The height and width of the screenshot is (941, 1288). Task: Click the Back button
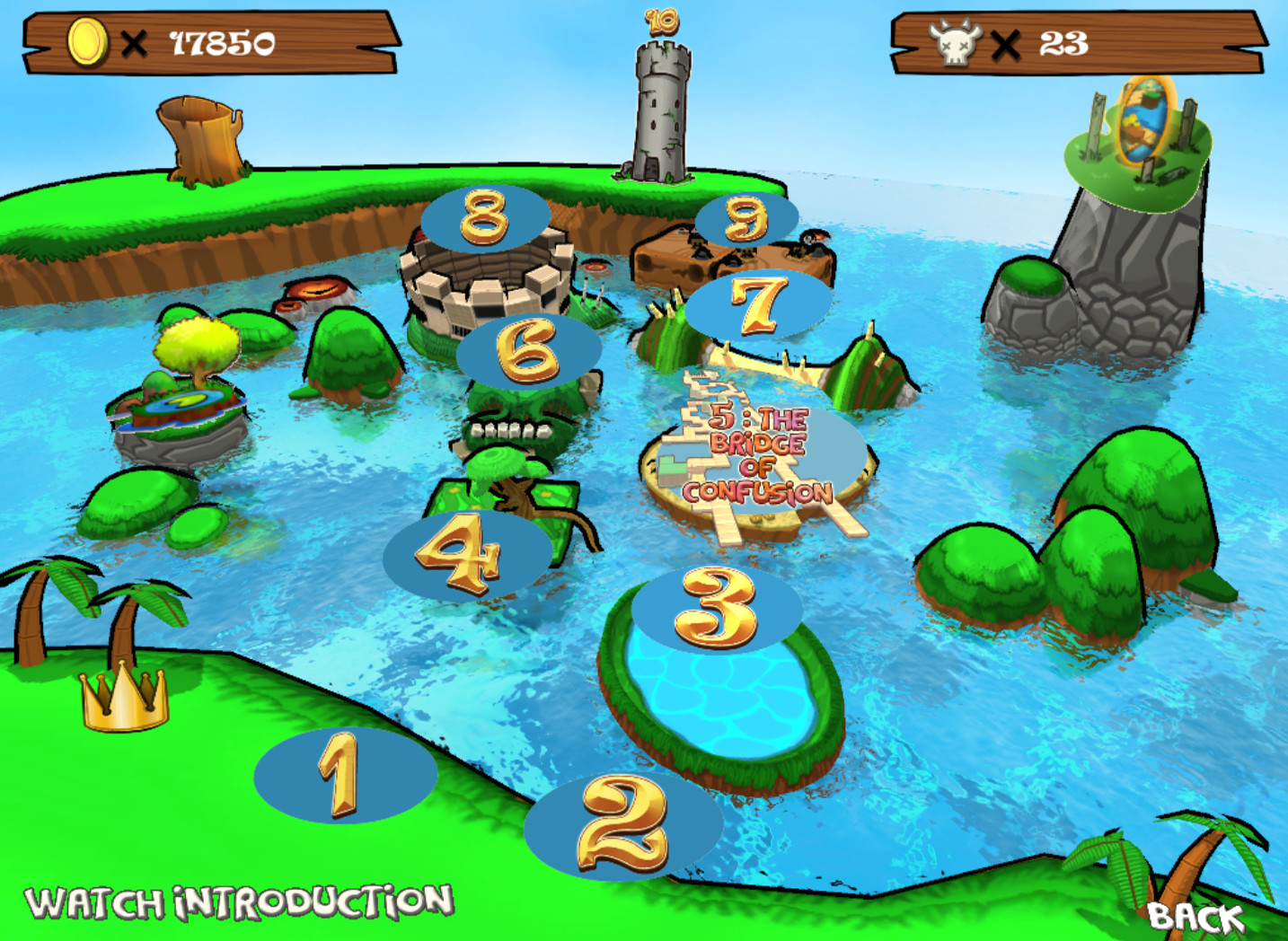point(1195,918)
